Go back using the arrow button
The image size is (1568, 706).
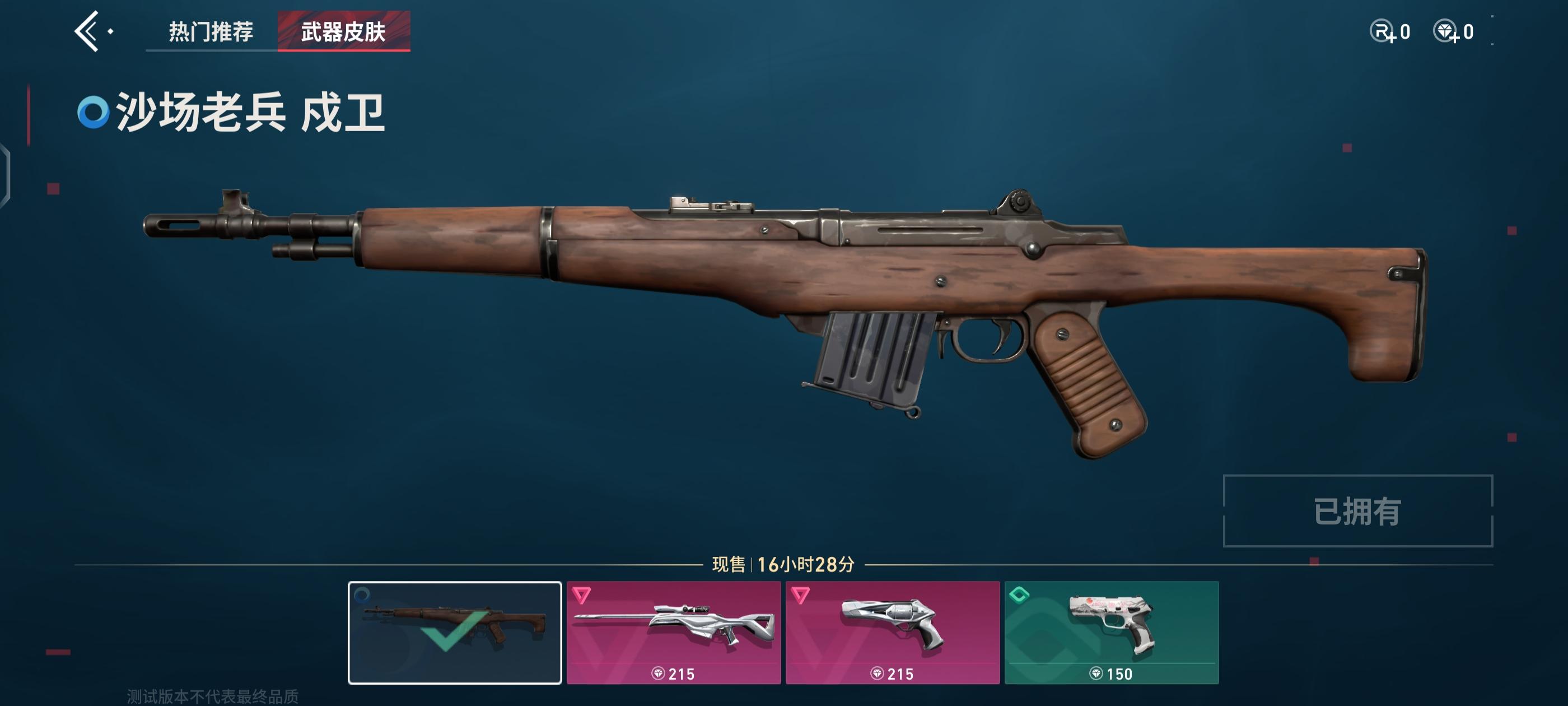[87, 31]
